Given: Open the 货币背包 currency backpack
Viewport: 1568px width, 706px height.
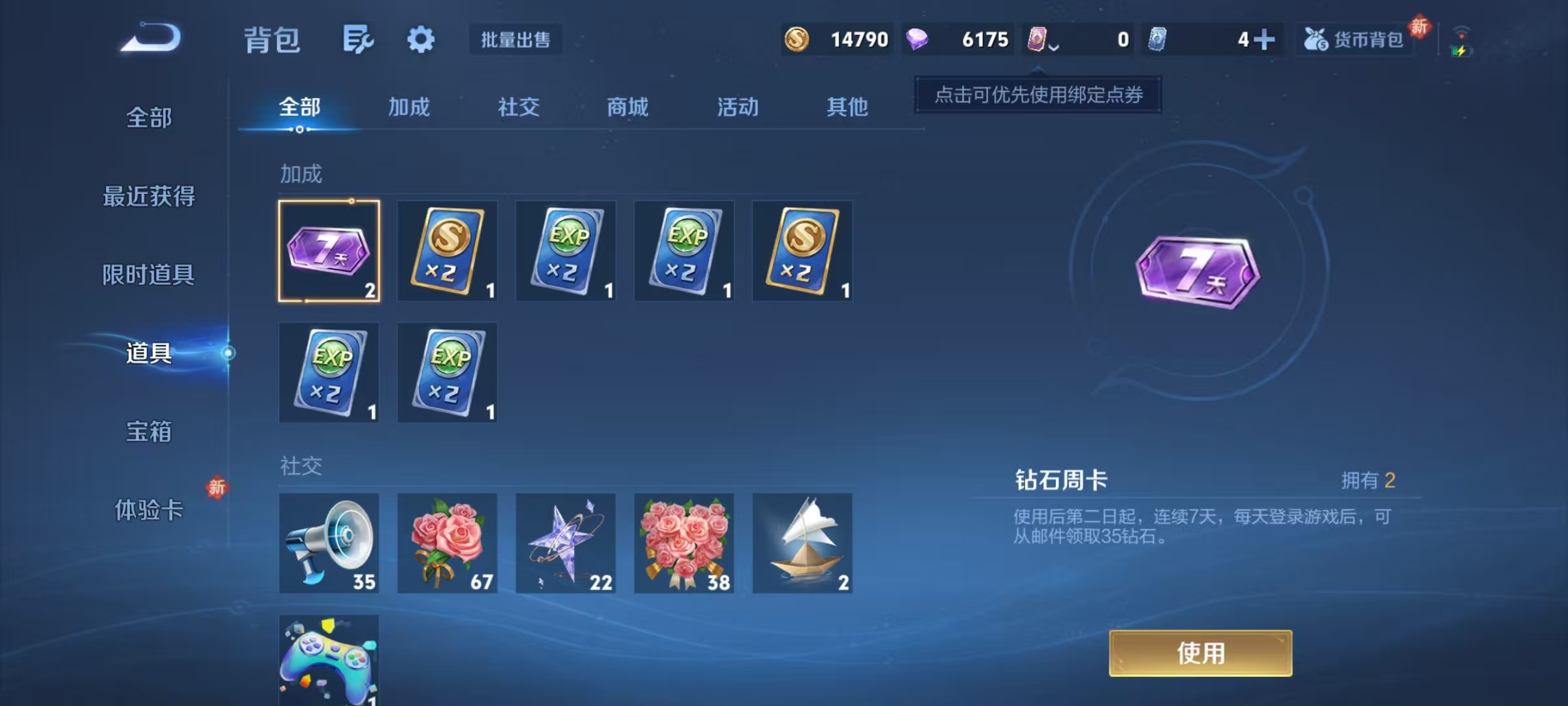Looking at the screenshot, I should (x=1354, y=39).
